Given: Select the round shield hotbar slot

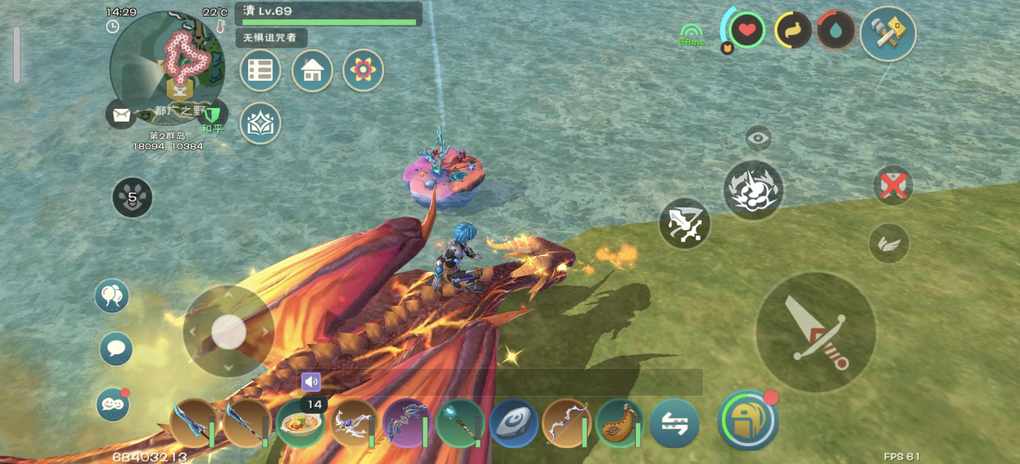Looking at the screenshot, I should 514,423.
